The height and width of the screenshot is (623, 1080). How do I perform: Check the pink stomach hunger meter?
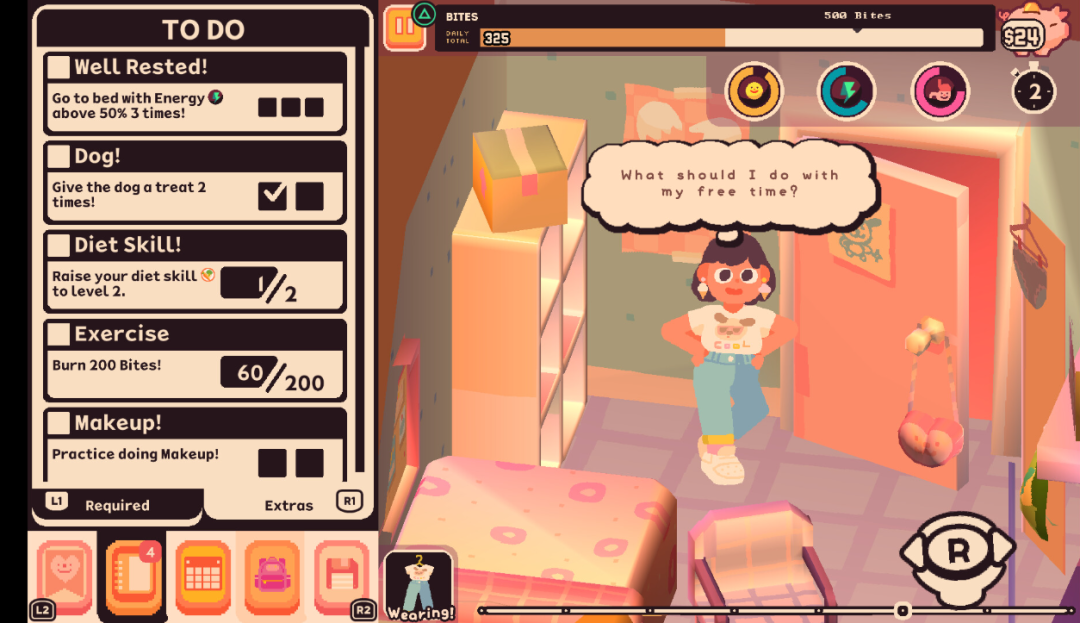pyautogui.click(x=940, y=91)
